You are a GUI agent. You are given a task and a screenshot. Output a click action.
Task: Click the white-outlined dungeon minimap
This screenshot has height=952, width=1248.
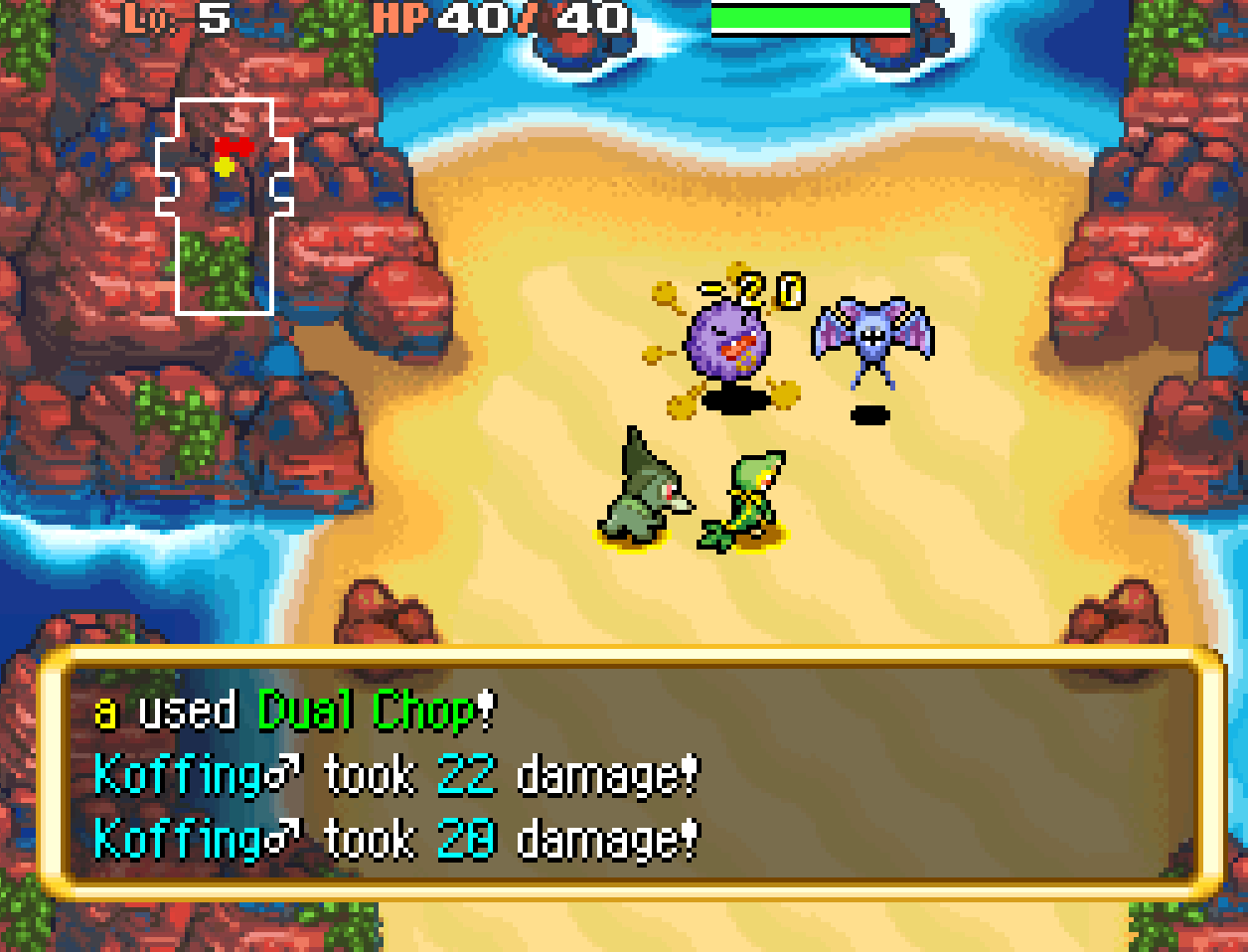coord(225,206)
